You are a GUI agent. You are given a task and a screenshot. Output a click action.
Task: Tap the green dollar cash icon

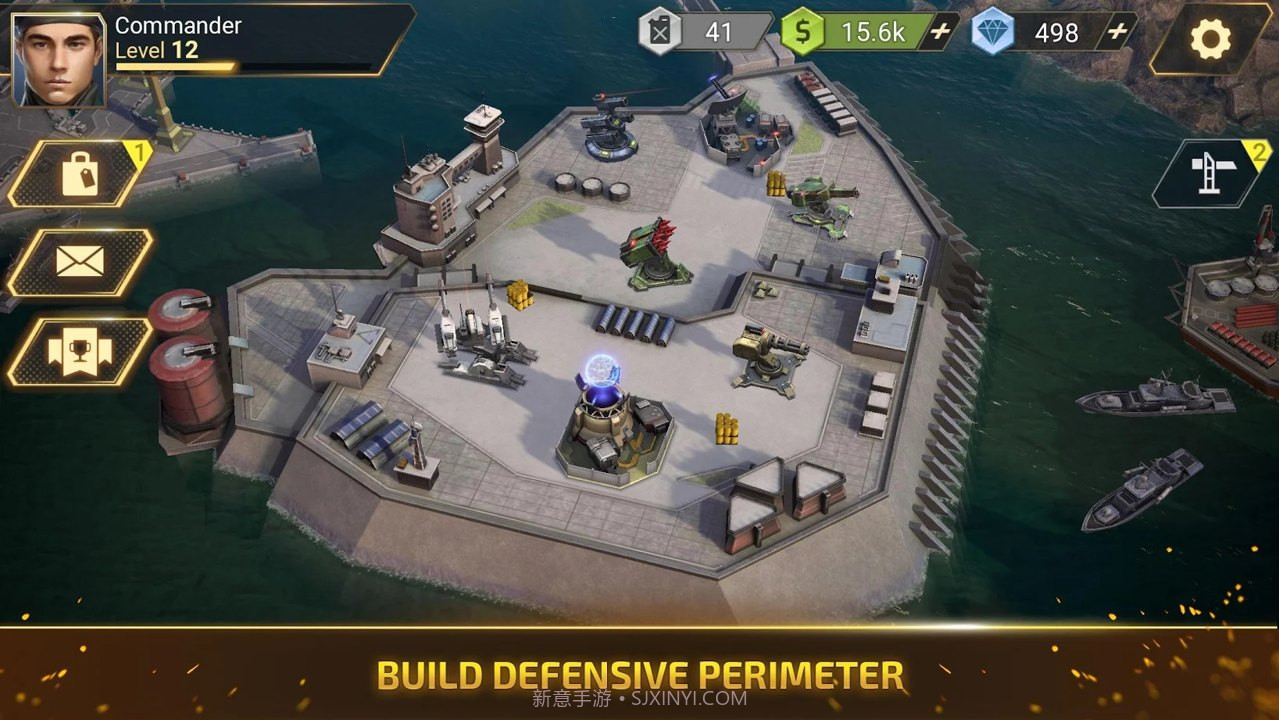click(802, 32)
